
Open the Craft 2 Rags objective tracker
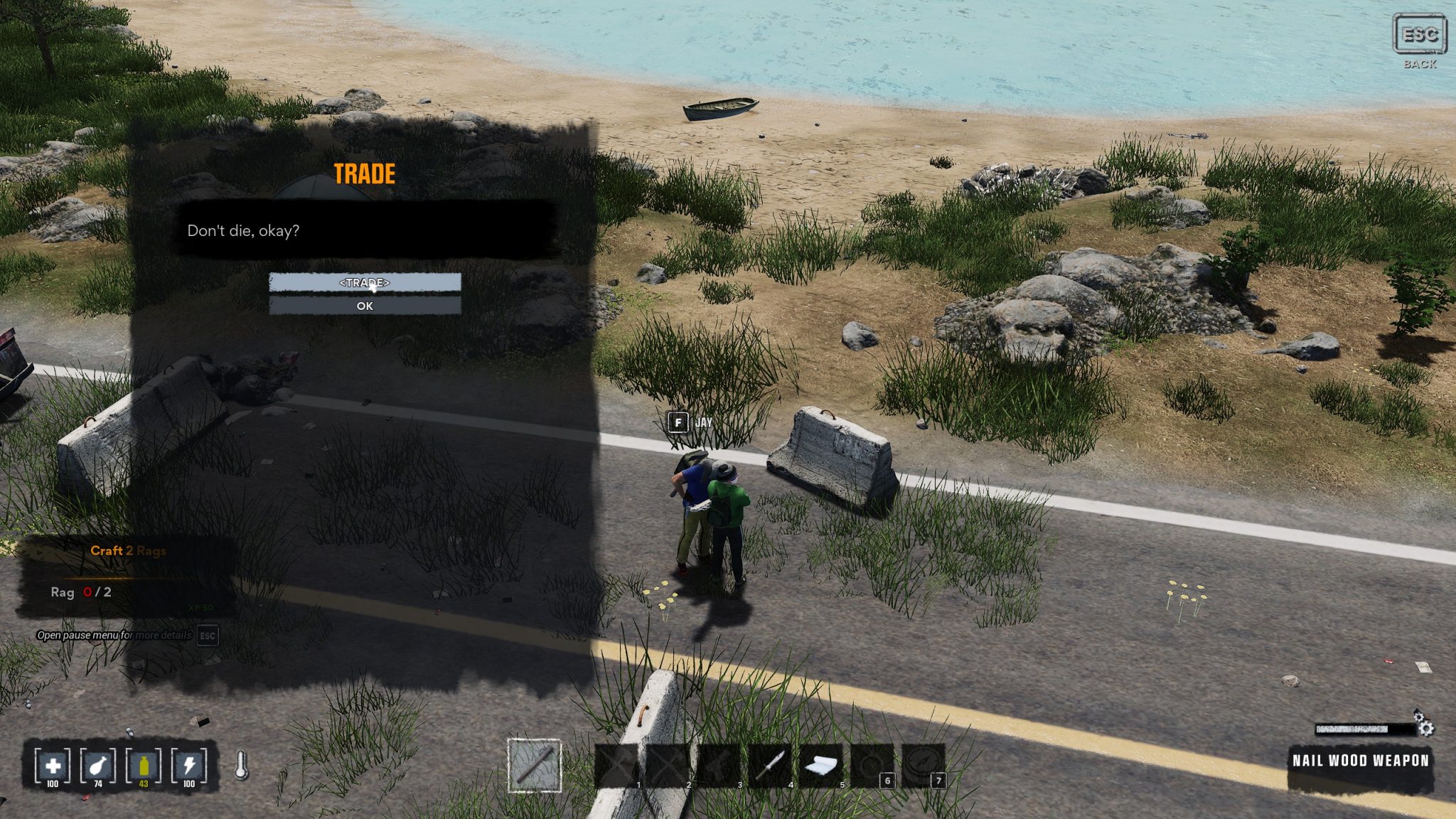point(128,550)
